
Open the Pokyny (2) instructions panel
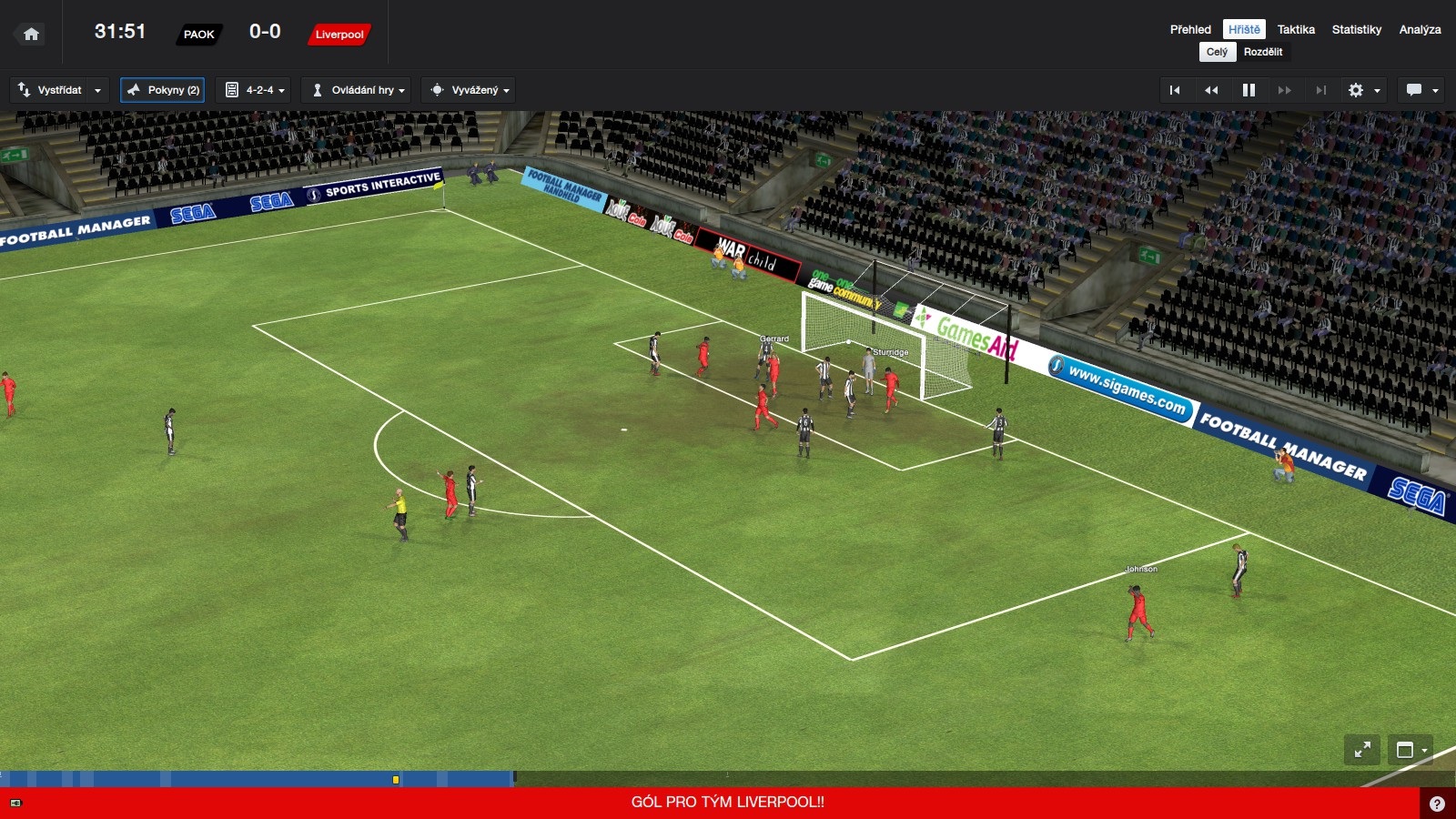tap(163, 90)
